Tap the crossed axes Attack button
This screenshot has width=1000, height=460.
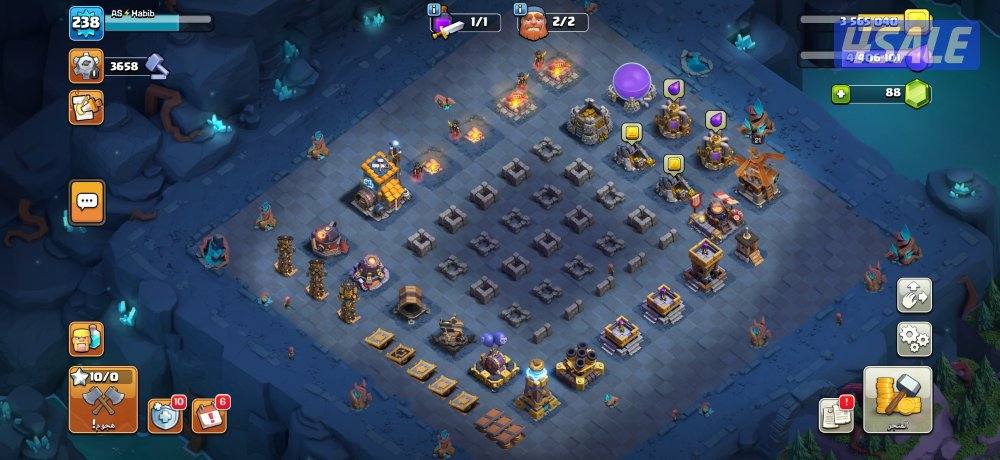103,398
